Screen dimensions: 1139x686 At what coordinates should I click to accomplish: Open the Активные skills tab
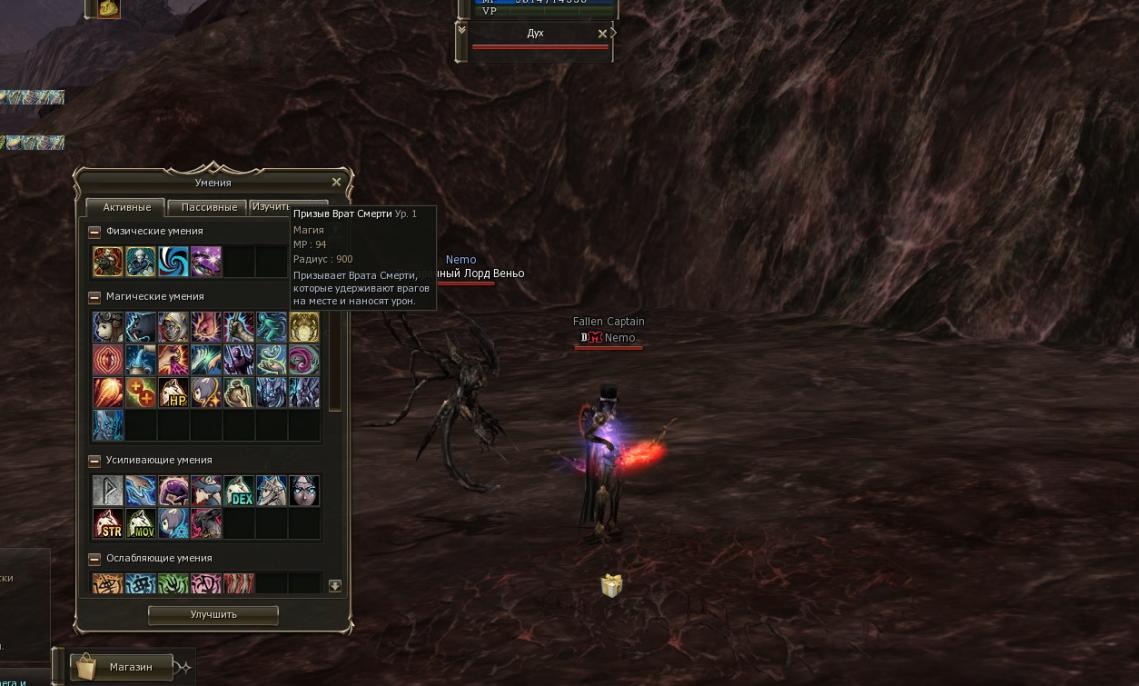(x=127, y=207)
